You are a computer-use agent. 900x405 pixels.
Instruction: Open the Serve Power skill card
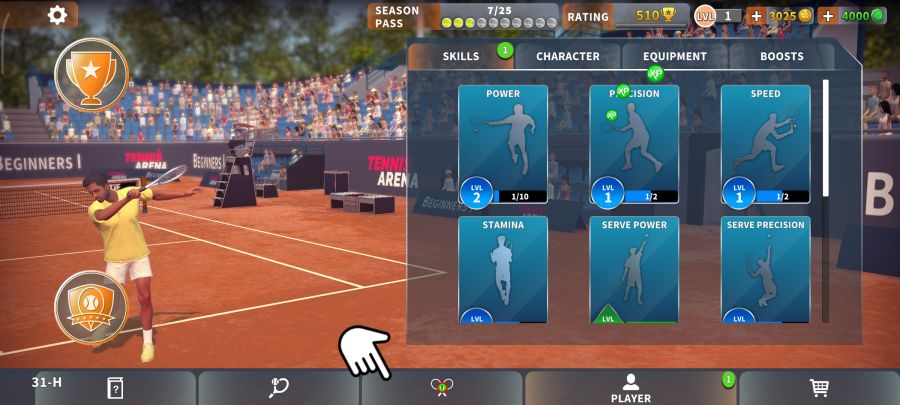coord(634,270)
